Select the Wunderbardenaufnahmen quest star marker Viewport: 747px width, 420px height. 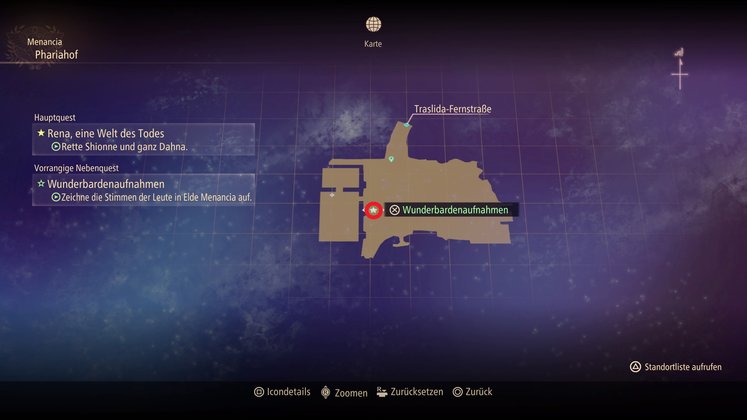coord(373,210)
